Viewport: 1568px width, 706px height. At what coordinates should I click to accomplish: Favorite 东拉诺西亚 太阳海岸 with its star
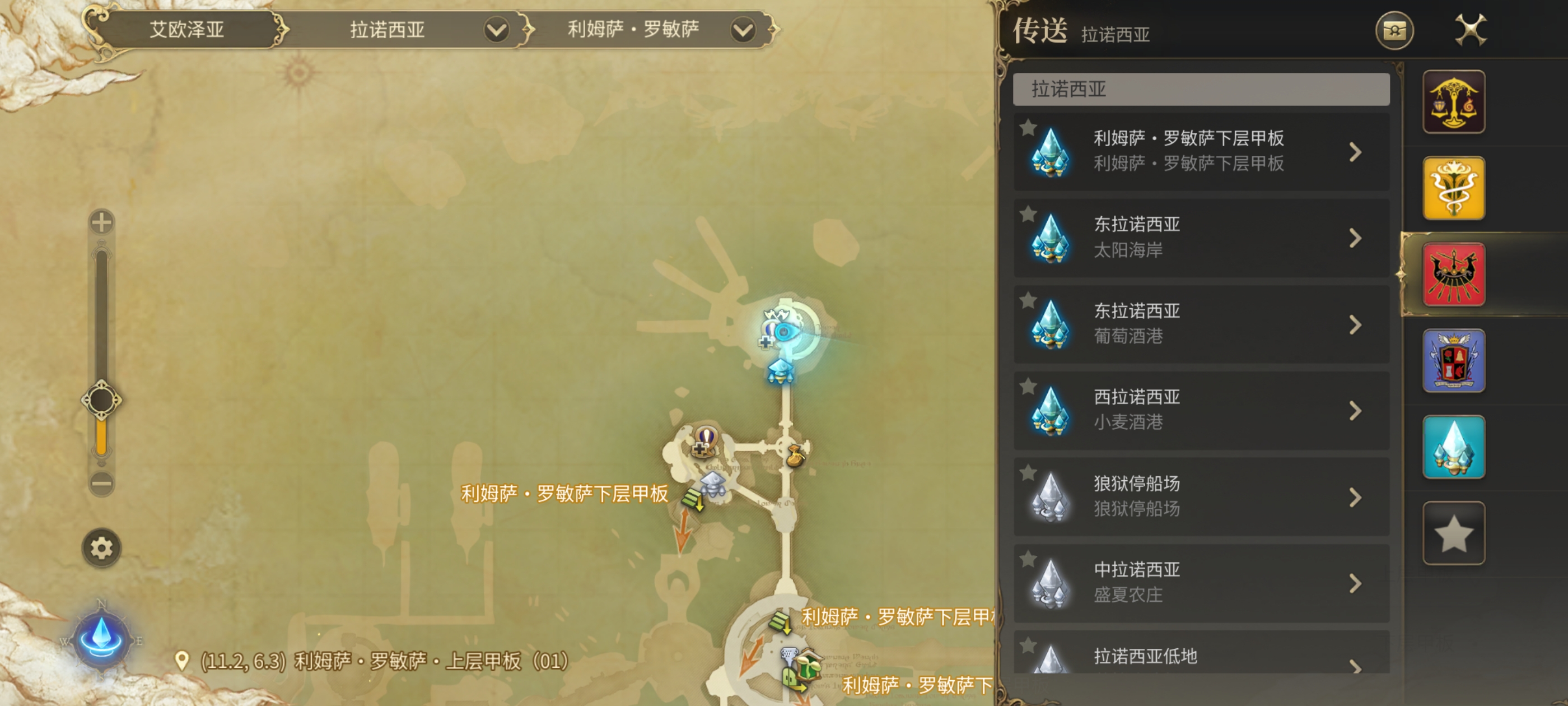tap(1028, 215)
